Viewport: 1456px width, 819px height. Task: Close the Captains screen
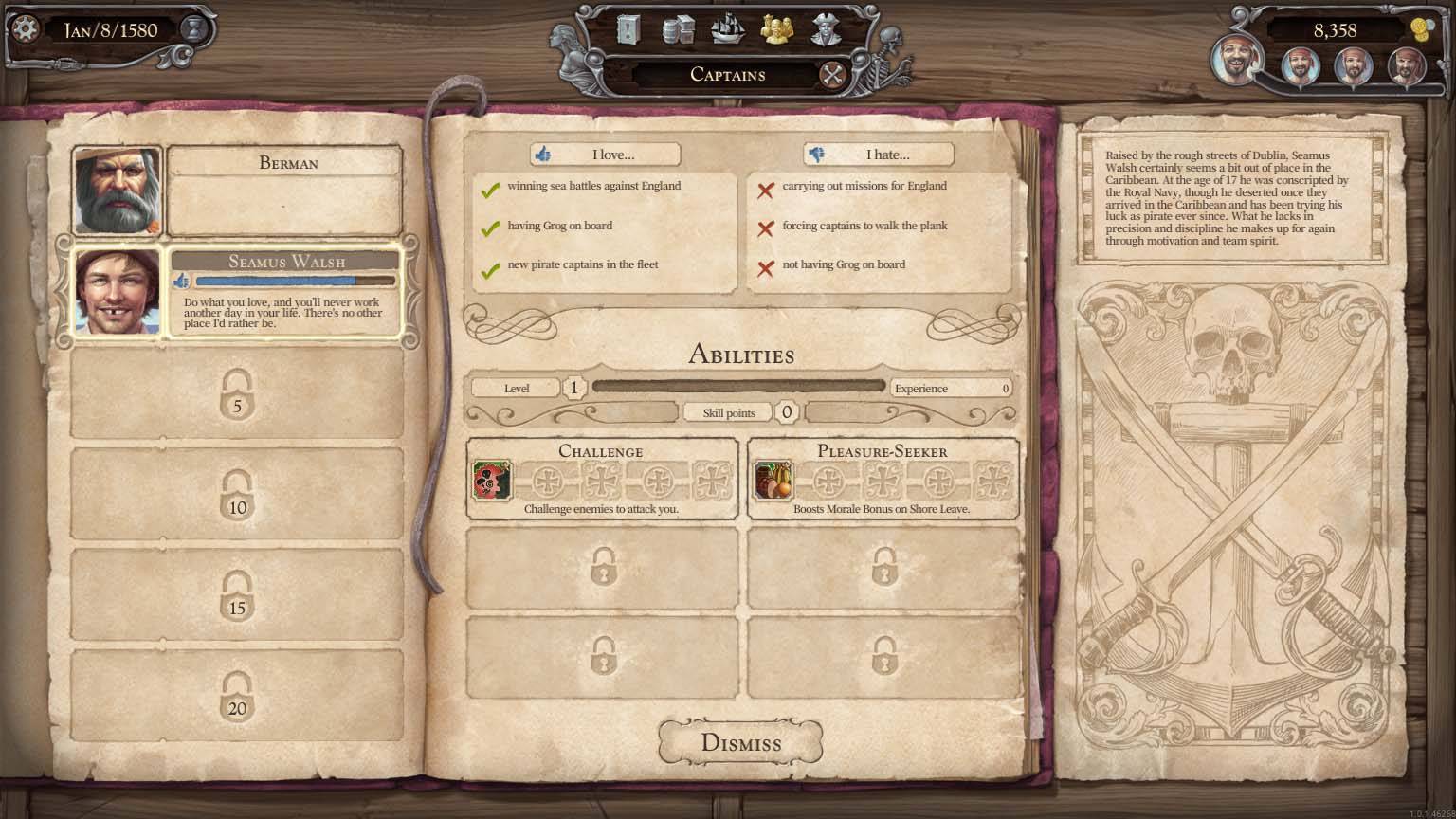[832, 75]
